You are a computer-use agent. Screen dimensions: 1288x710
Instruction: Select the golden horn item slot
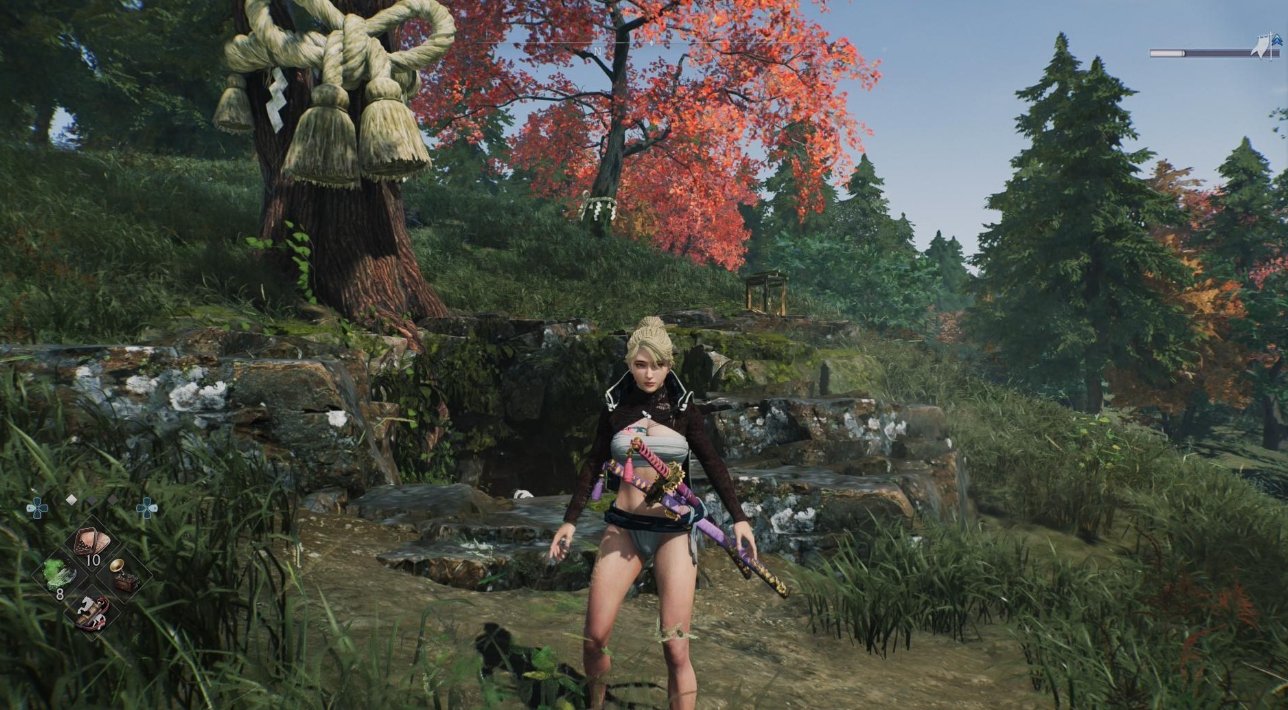pos(123,575)
